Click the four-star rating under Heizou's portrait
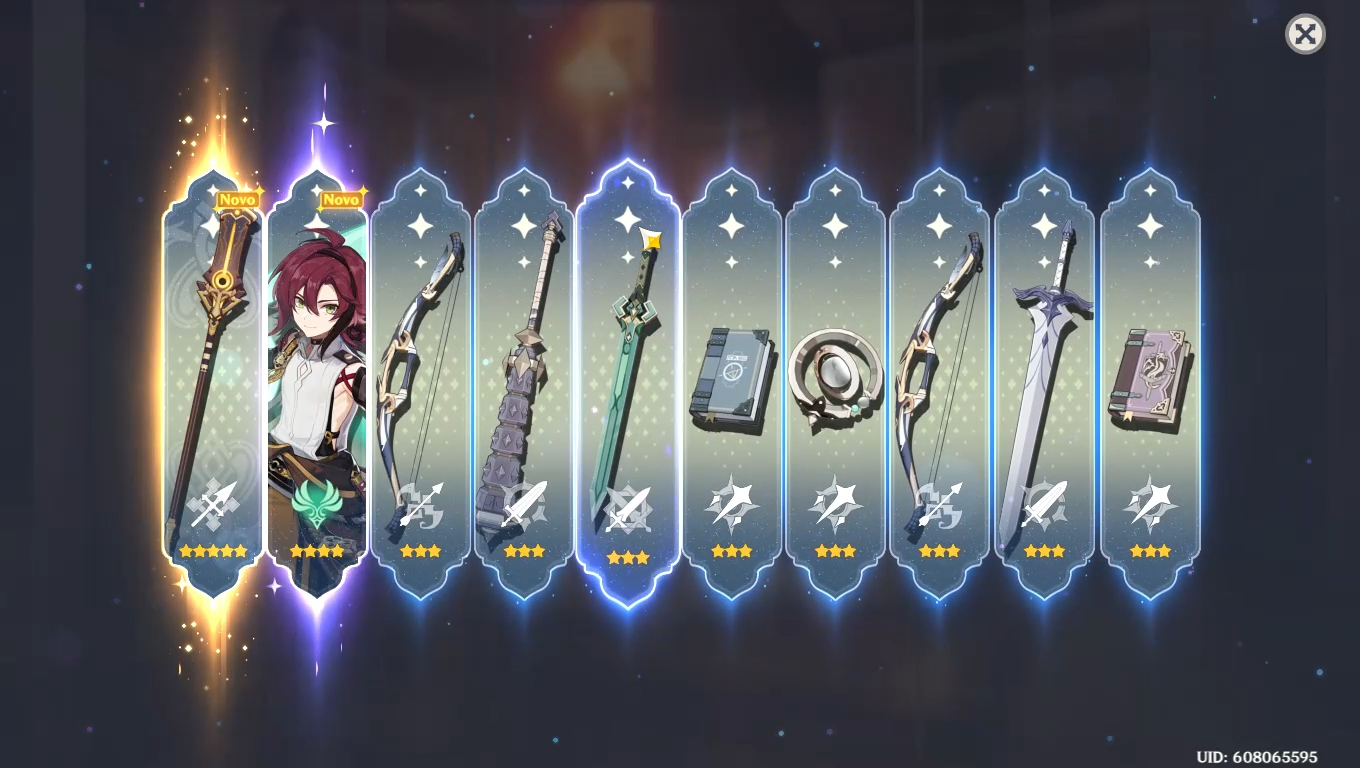 (x=318, y=550)
